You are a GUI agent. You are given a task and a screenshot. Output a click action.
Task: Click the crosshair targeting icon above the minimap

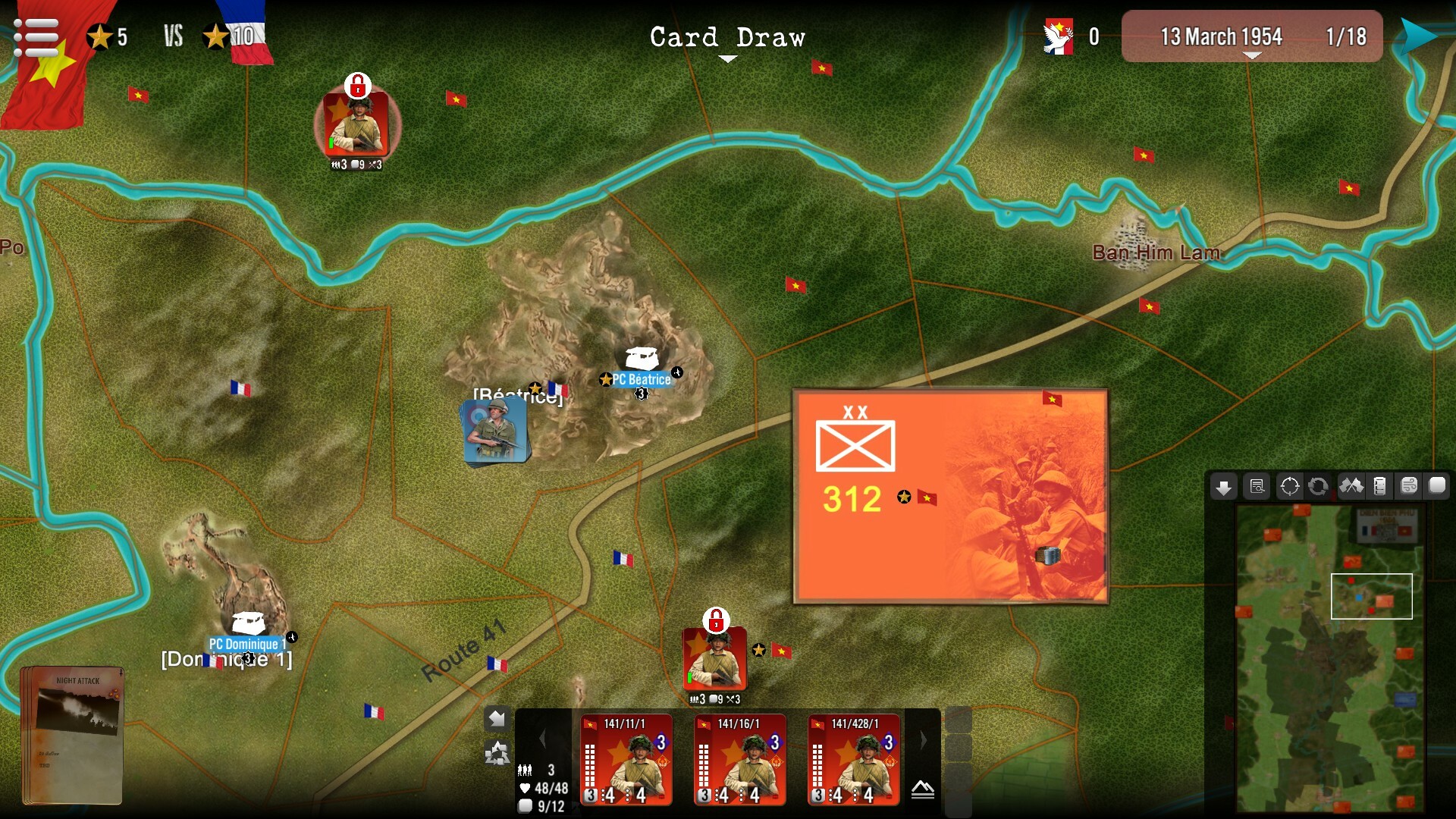pos(1290,487)
